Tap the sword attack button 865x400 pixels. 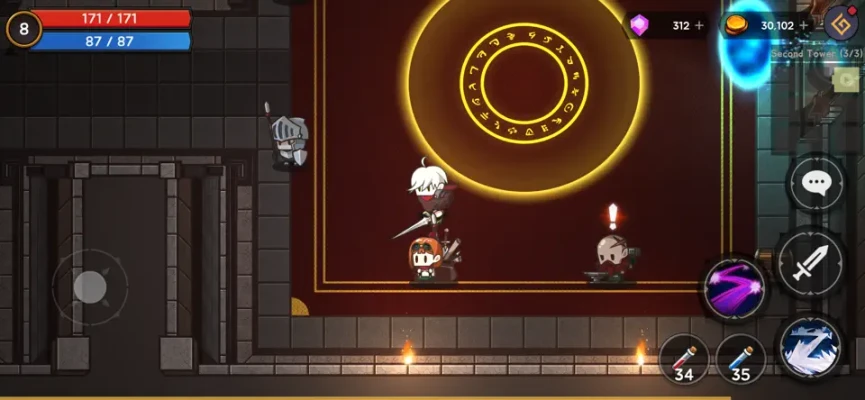coord(809,263)
